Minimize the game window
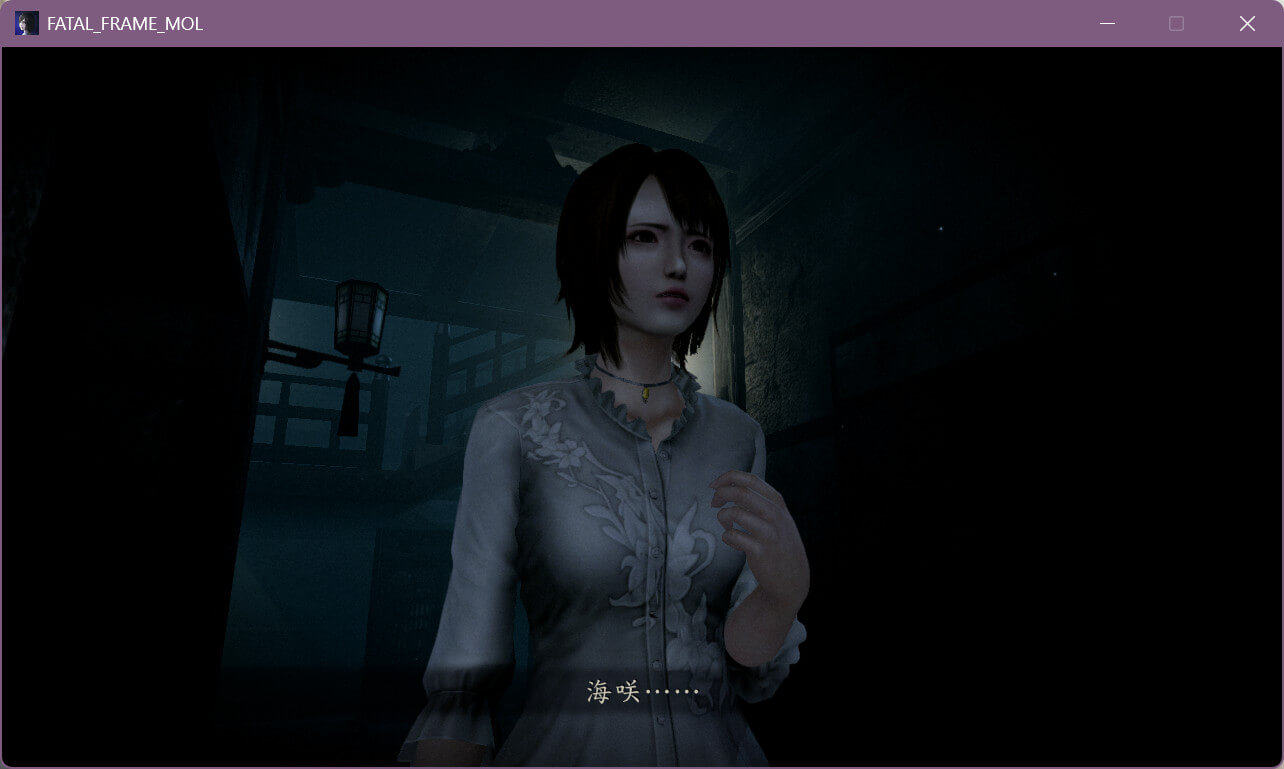The height and width of the screenshot is (769, 1284). click(1107, 23)
